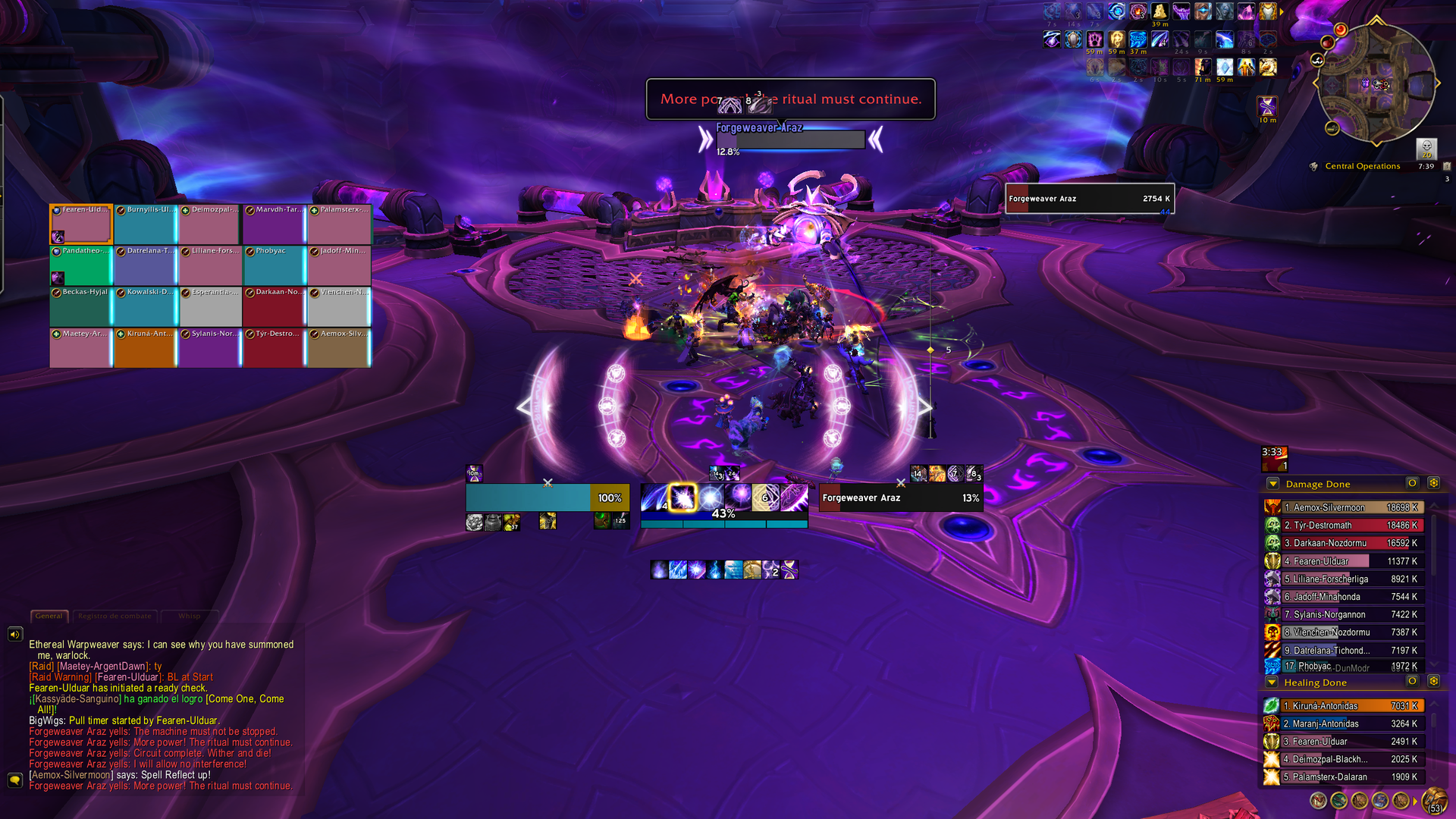
Task: Switch to the Whisp chat tab
Action: [x=190, y=616]
